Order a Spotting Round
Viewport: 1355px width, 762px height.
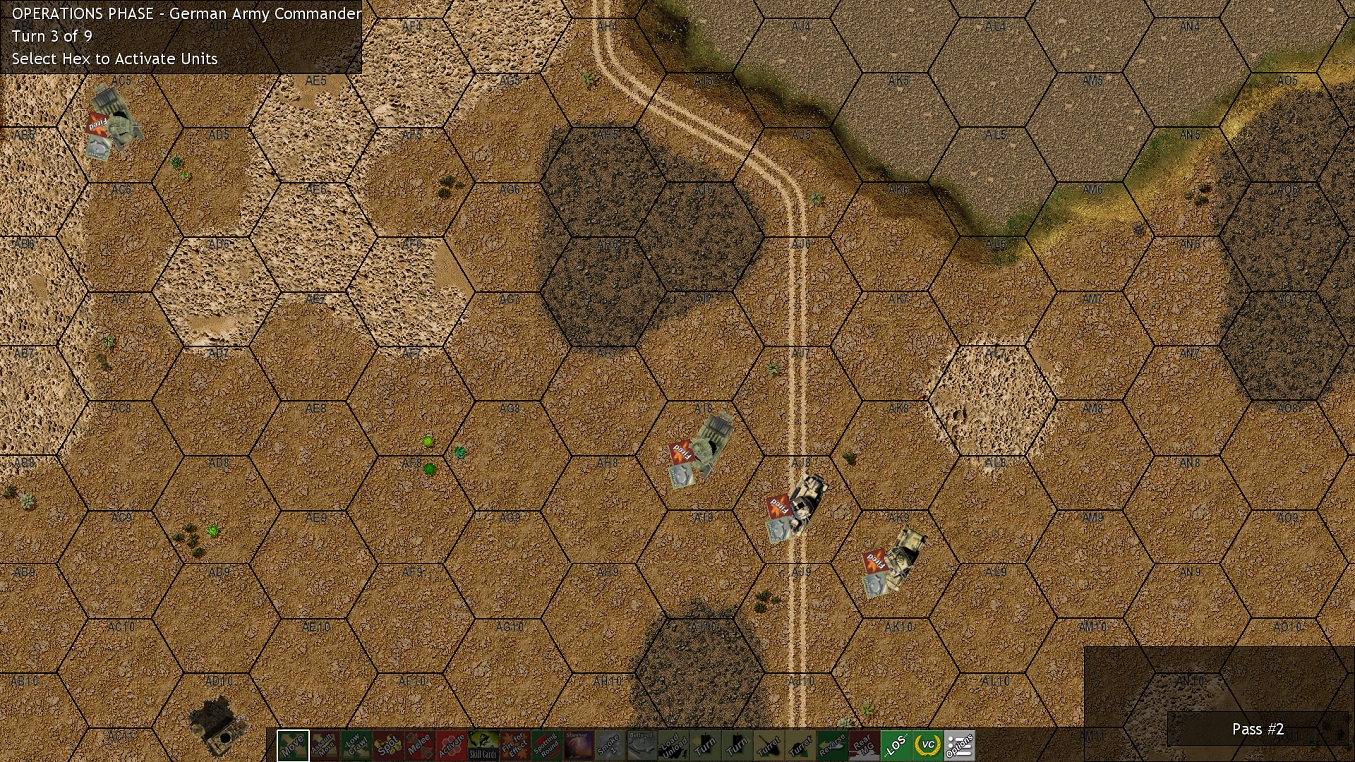click(548, 745)
